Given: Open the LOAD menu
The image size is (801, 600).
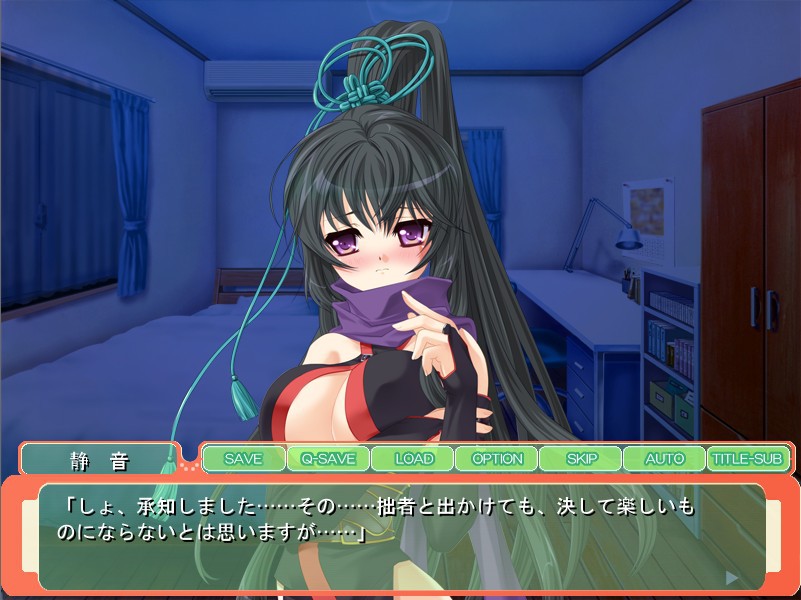Looking at the screenshot, I should tap(413, 459).
